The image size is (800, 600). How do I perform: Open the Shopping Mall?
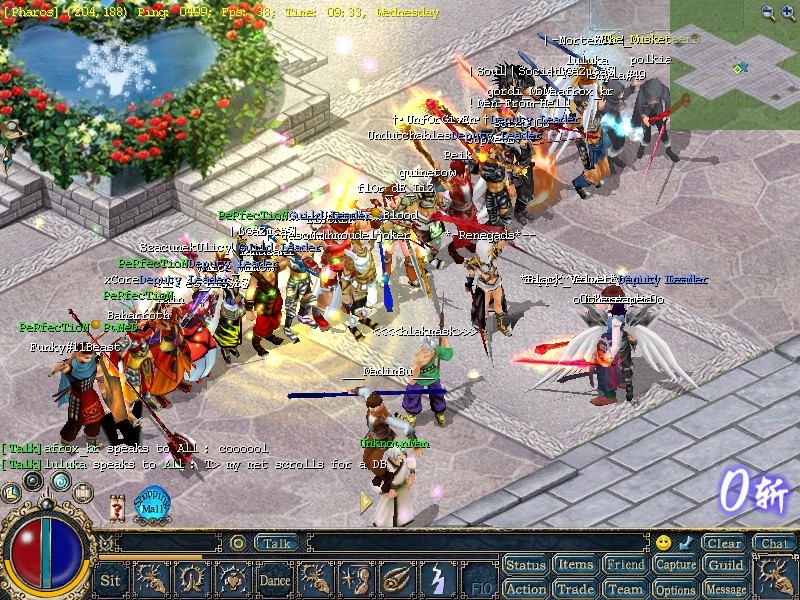tap(151, 503)
